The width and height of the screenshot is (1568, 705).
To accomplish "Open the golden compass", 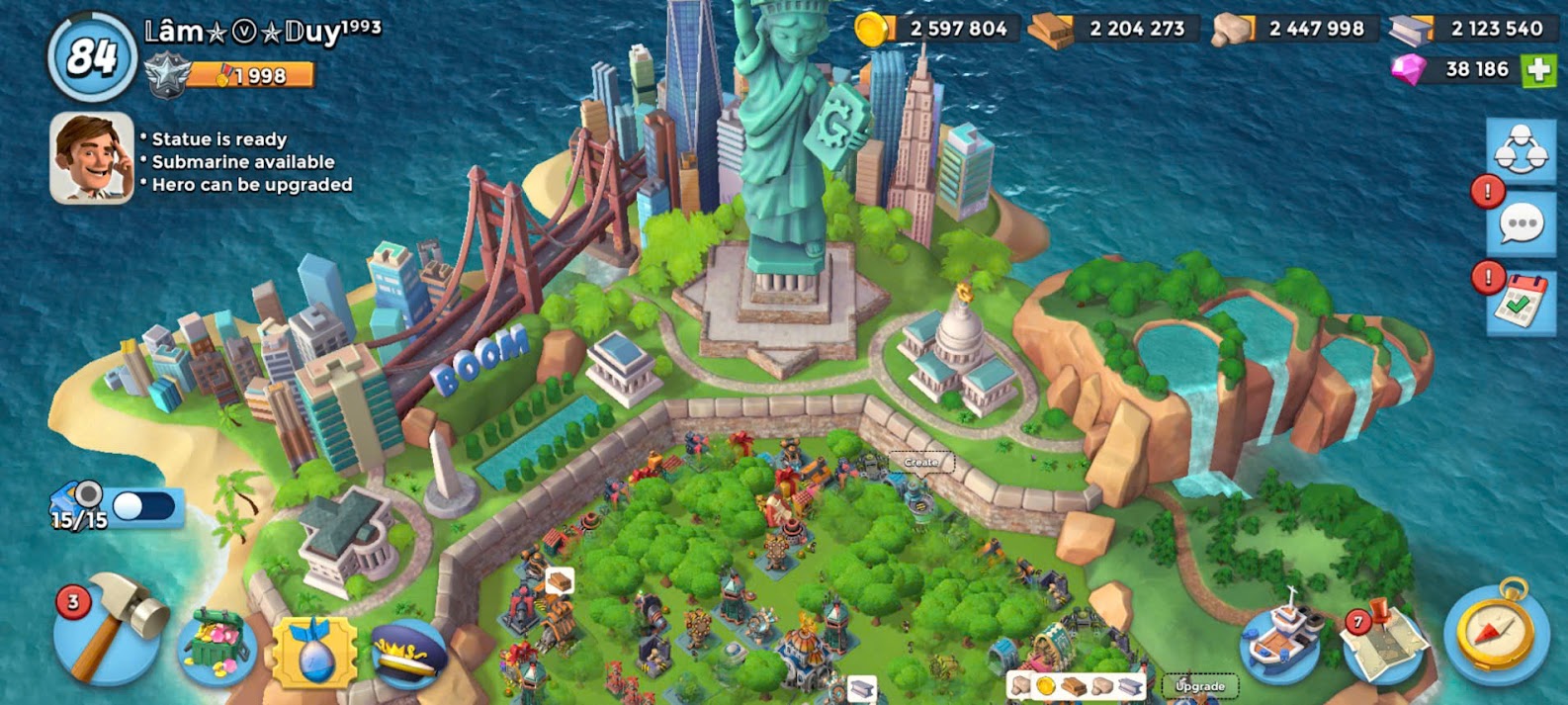I will tap(1496, 631).
